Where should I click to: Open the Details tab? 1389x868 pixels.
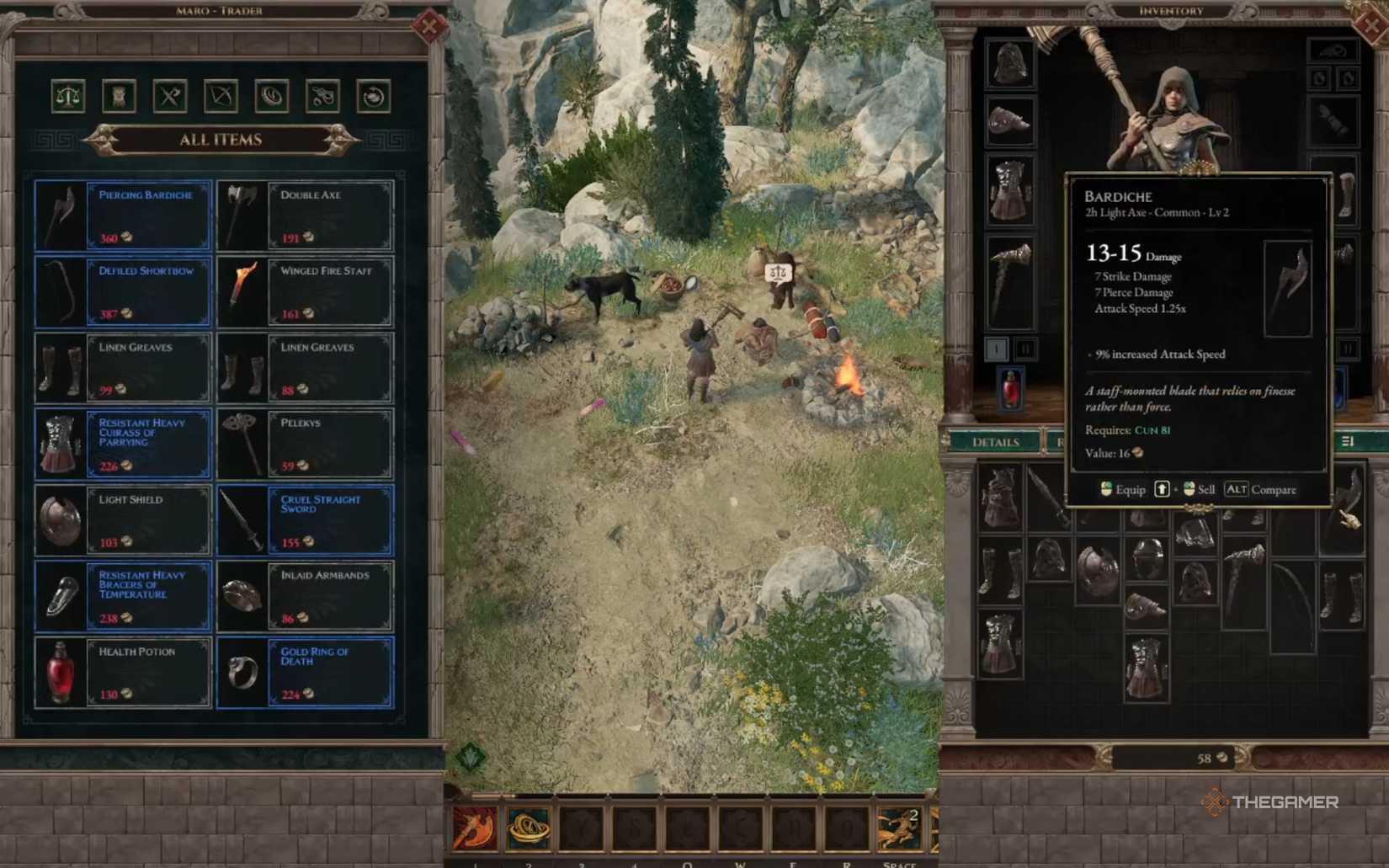click(x=998, y=442)
